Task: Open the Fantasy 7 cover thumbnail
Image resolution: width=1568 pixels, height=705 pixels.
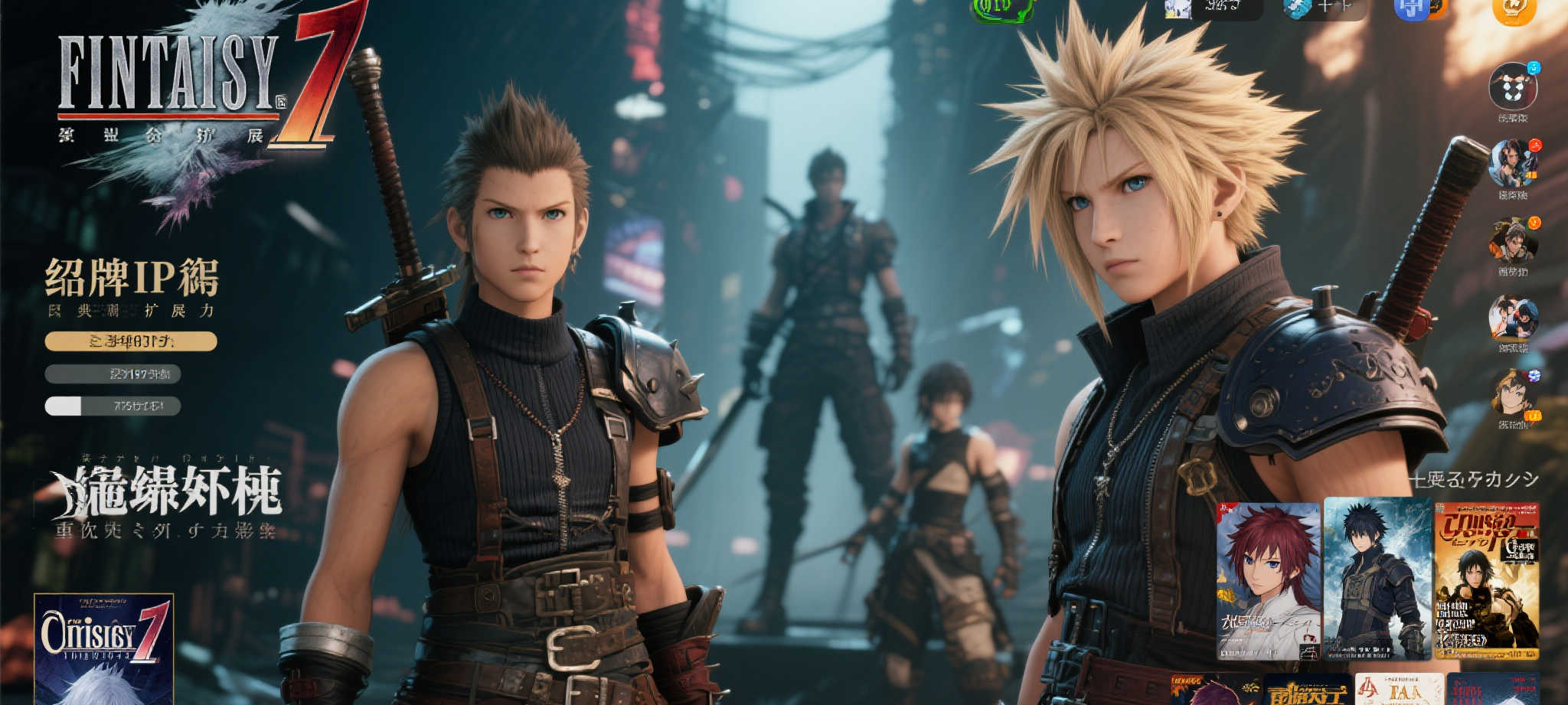Action: click(104, 649)
